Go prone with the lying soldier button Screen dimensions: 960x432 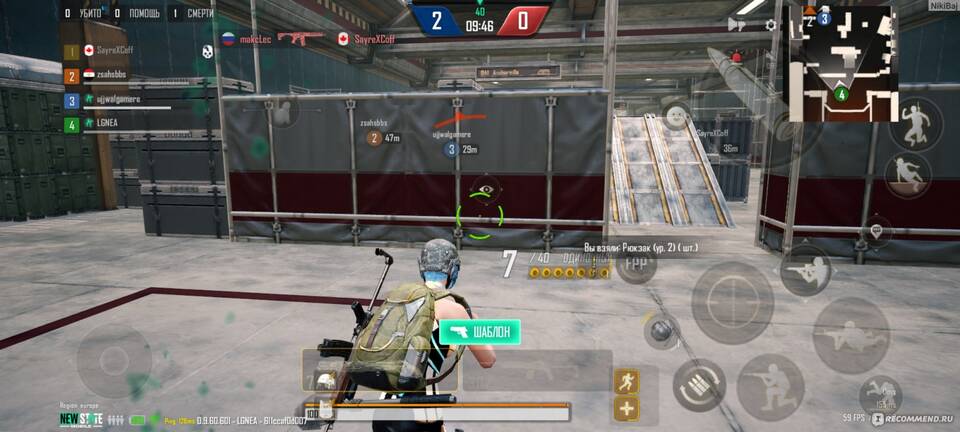pyautogui.click(x=851, y=335)
